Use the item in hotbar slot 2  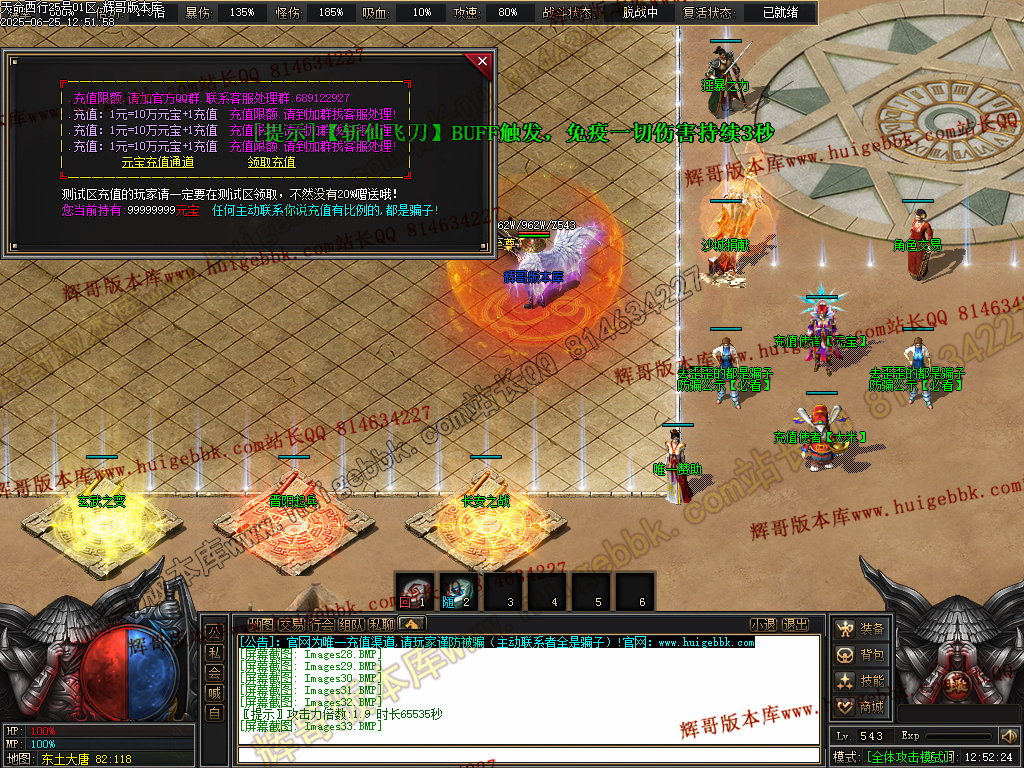pyautogui.click(x=459, y=591)
